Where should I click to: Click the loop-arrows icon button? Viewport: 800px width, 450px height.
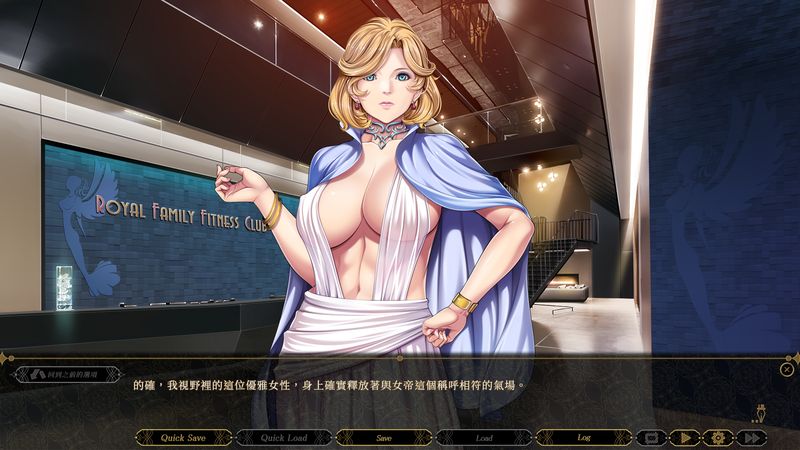652,437
